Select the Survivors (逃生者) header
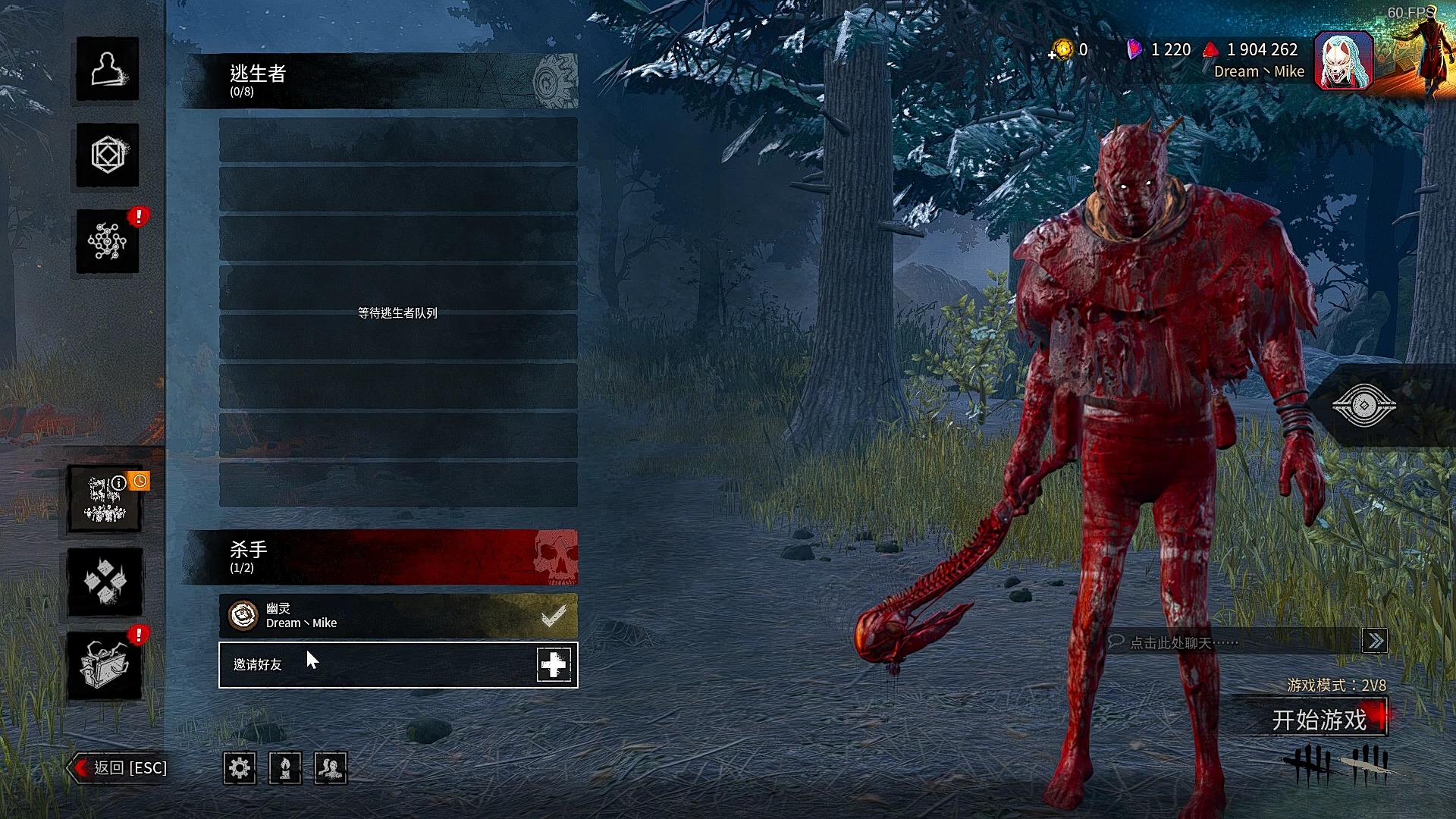 (381, 81)
